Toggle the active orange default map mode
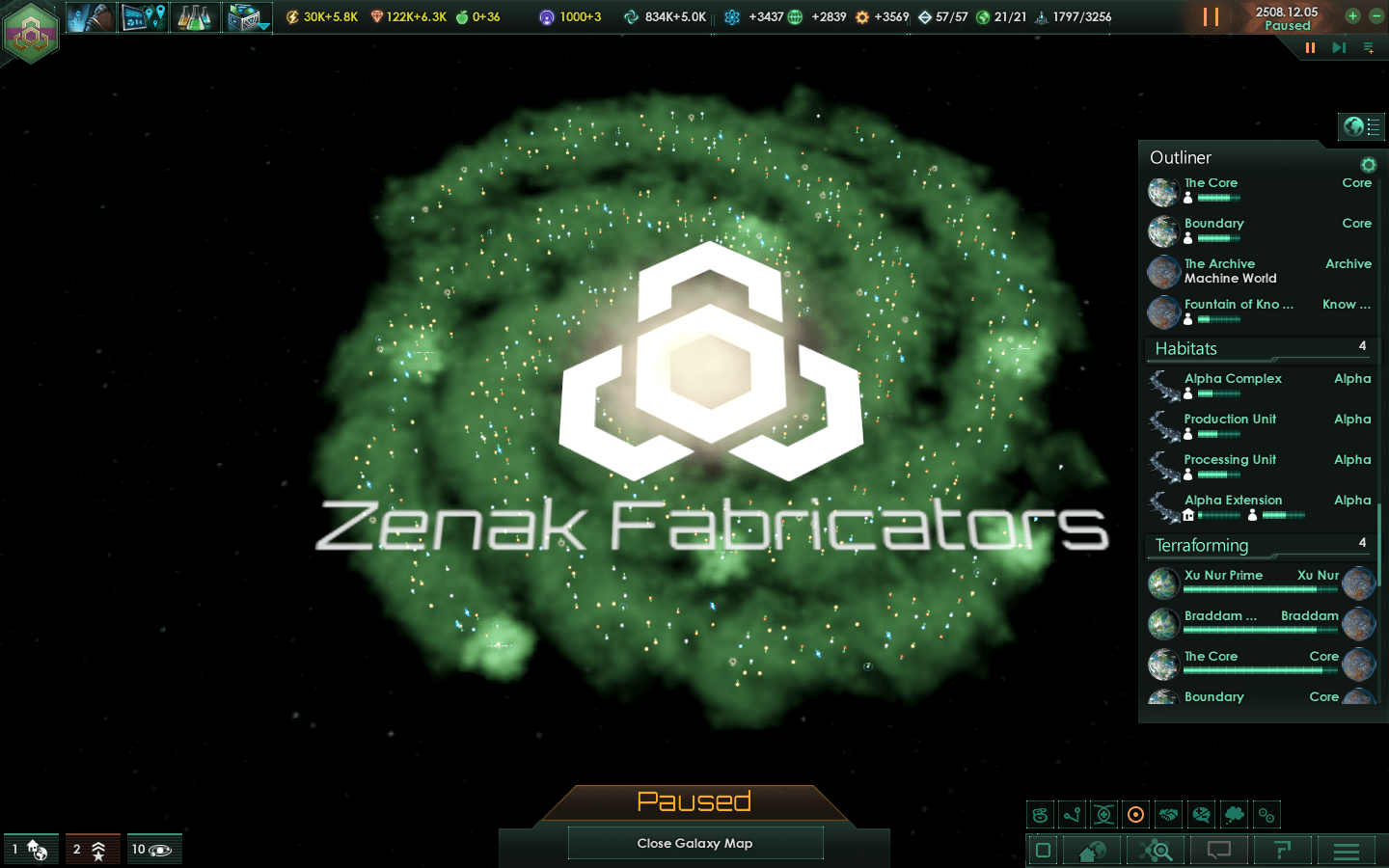This screenshot has height=868, width=1389. [x=1135, y=814]
